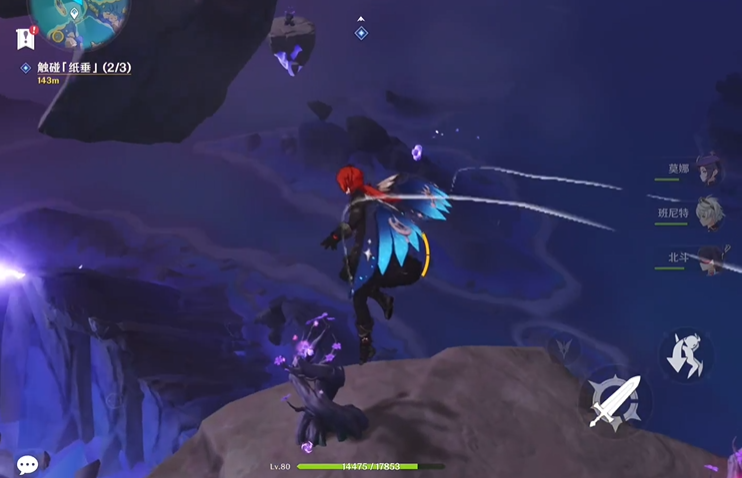Select the 触碰「纸垂」 quest tracker
The width and height of the screenshot is (742, 478).
click(84, 68)
